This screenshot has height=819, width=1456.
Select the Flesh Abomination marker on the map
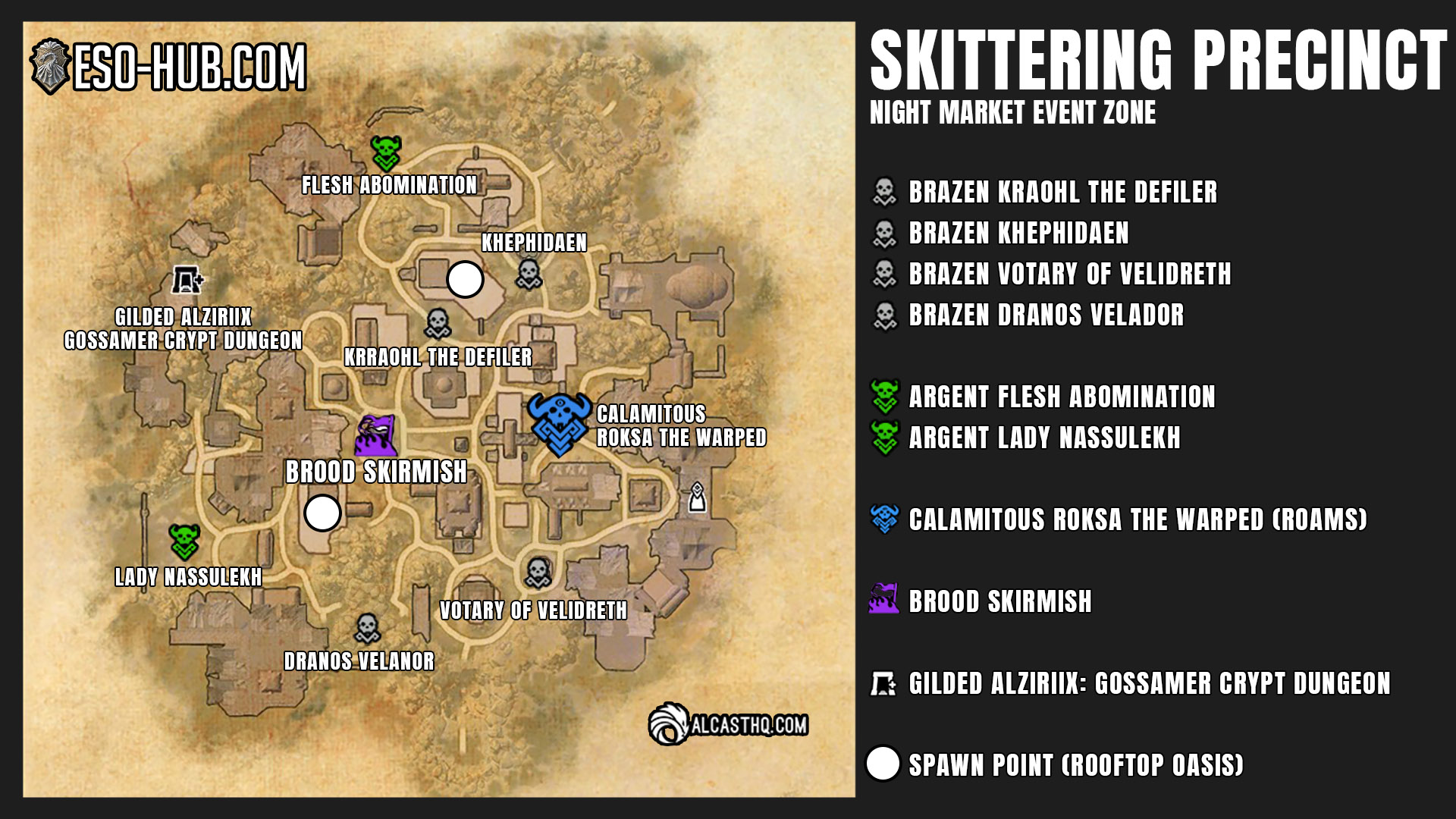385,153
